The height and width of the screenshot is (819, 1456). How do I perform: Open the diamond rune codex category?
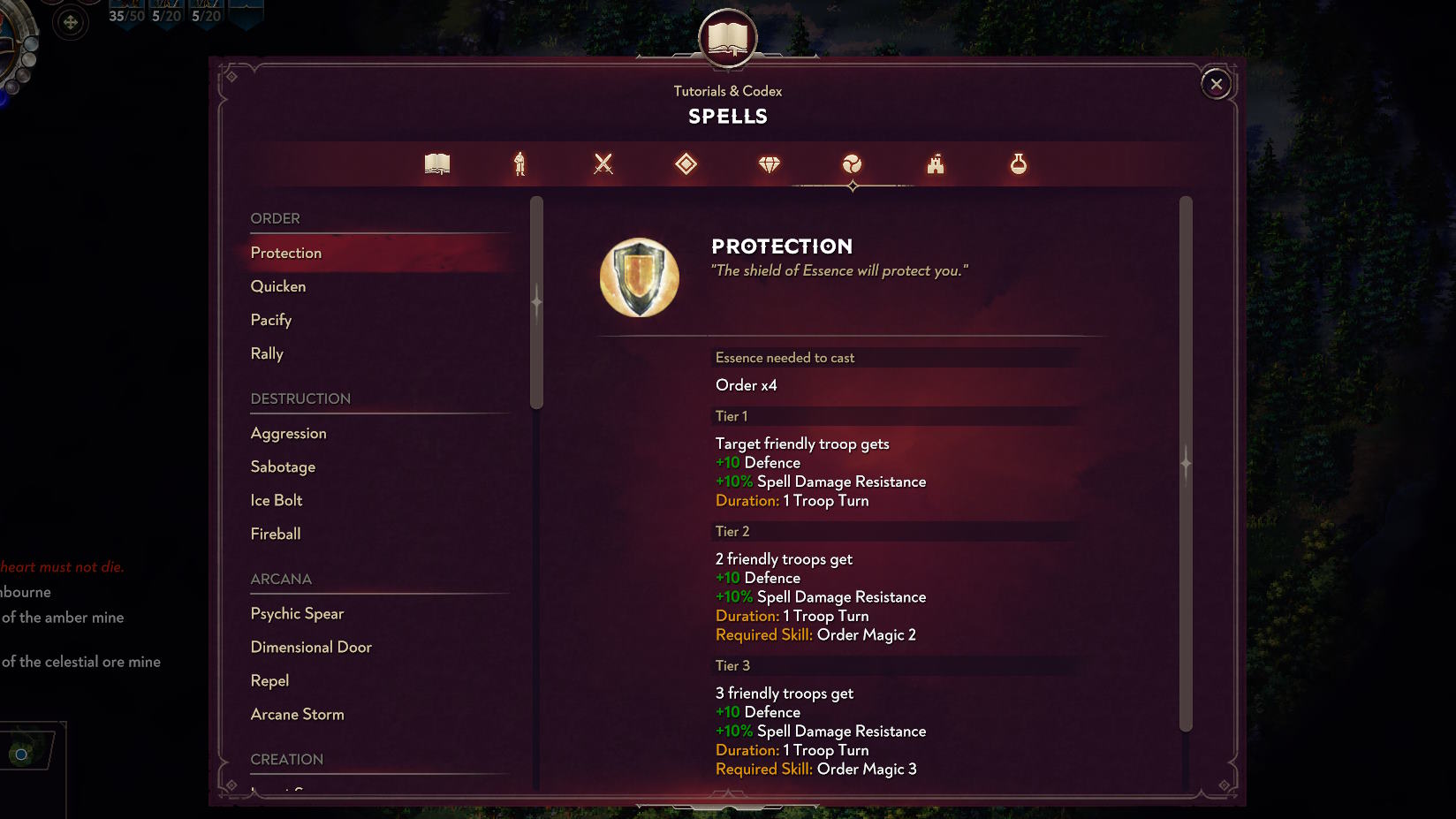[x=686, y=163]
